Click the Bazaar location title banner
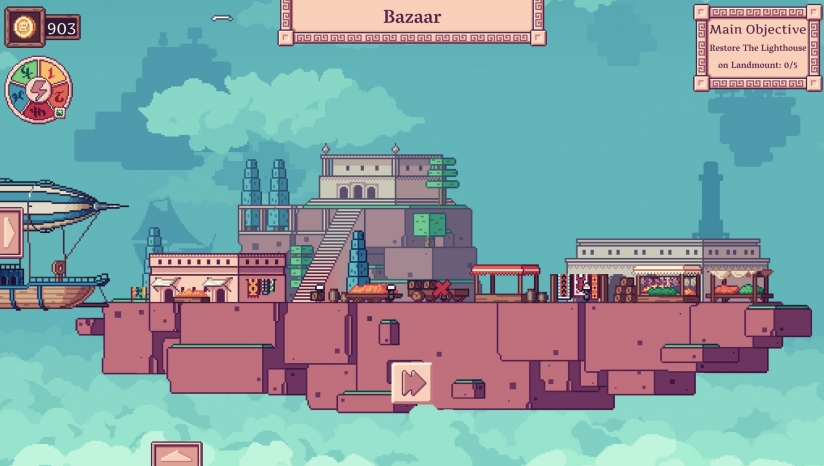The image size is (824, 466). (412, 19)
